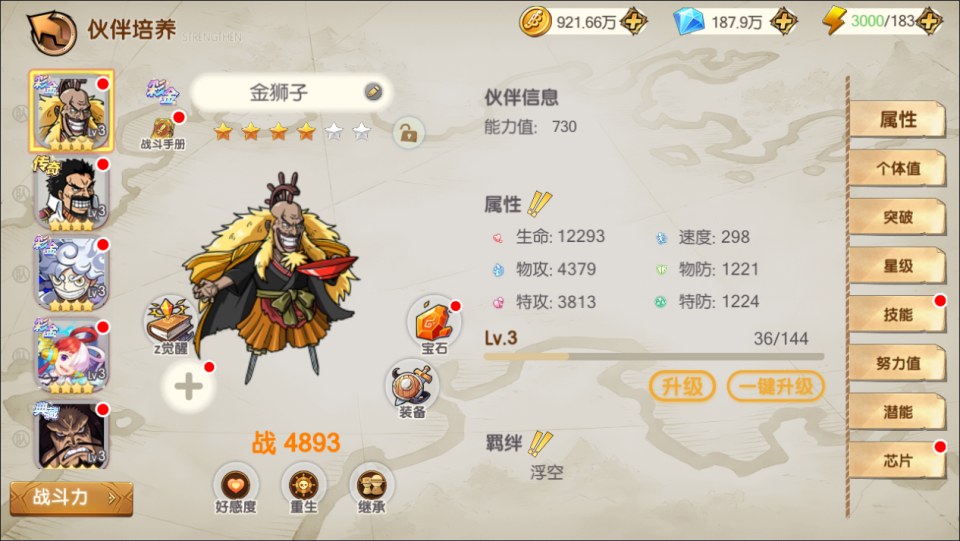Open the 宝石 gem slot

tap(435, 324)
